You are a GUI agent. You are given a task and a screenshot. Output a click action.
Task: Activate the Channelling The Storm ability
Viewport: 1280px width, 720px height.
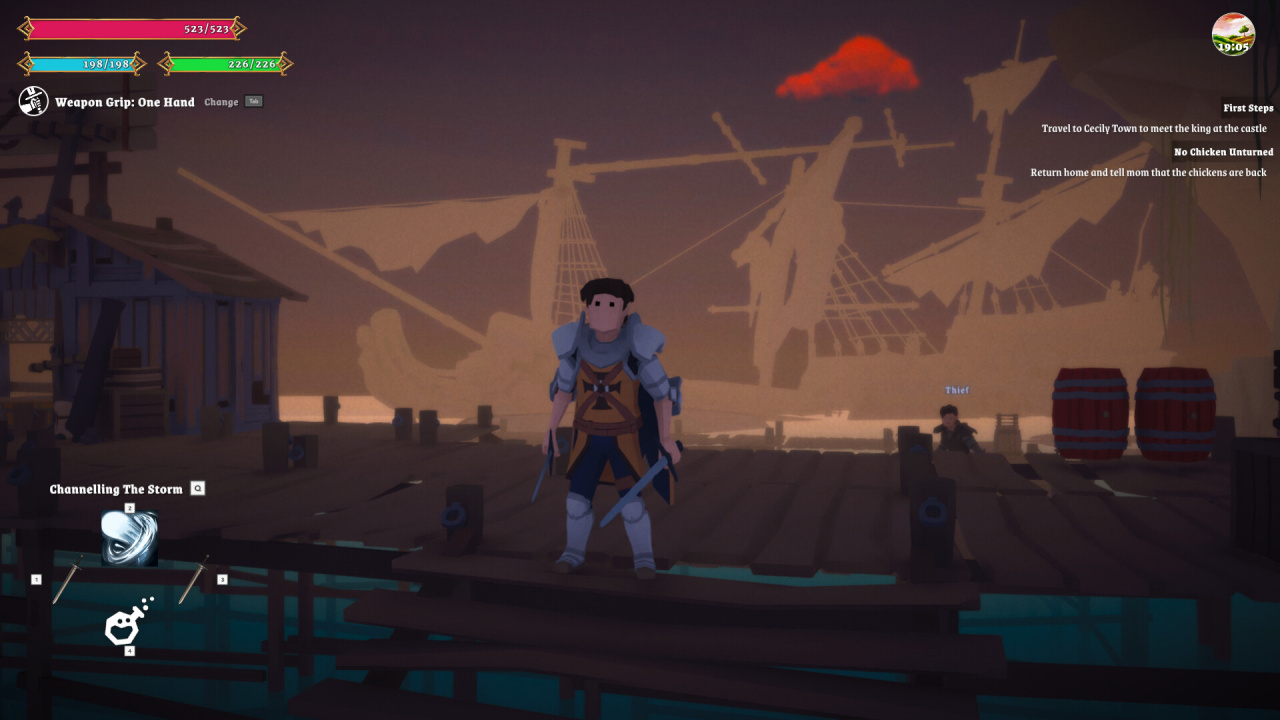[x=129, y=538]
